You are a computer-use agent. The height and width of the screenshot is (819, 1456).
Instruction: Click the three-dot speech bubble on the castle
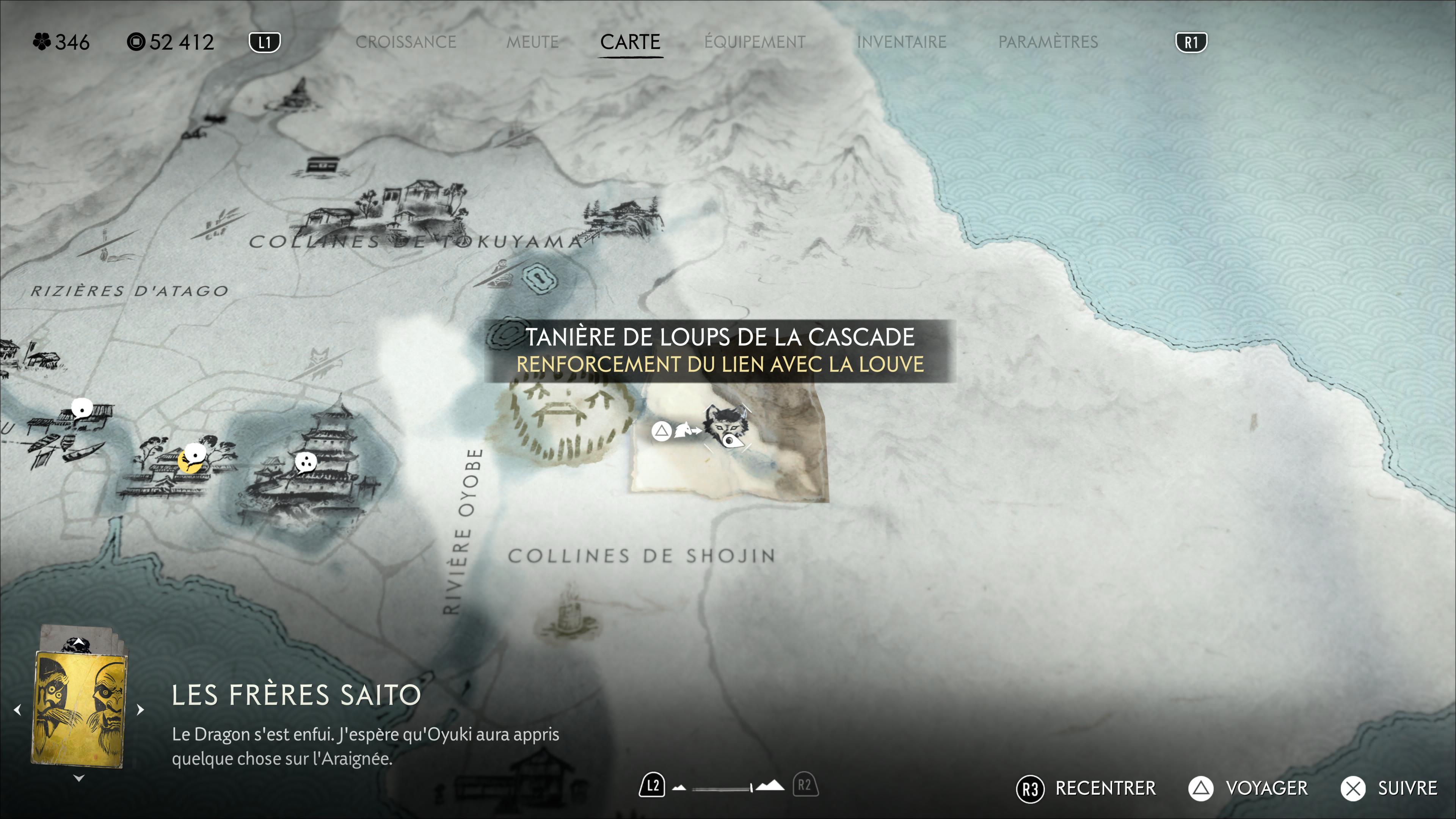pyautogui.click(x=306, y=462)
